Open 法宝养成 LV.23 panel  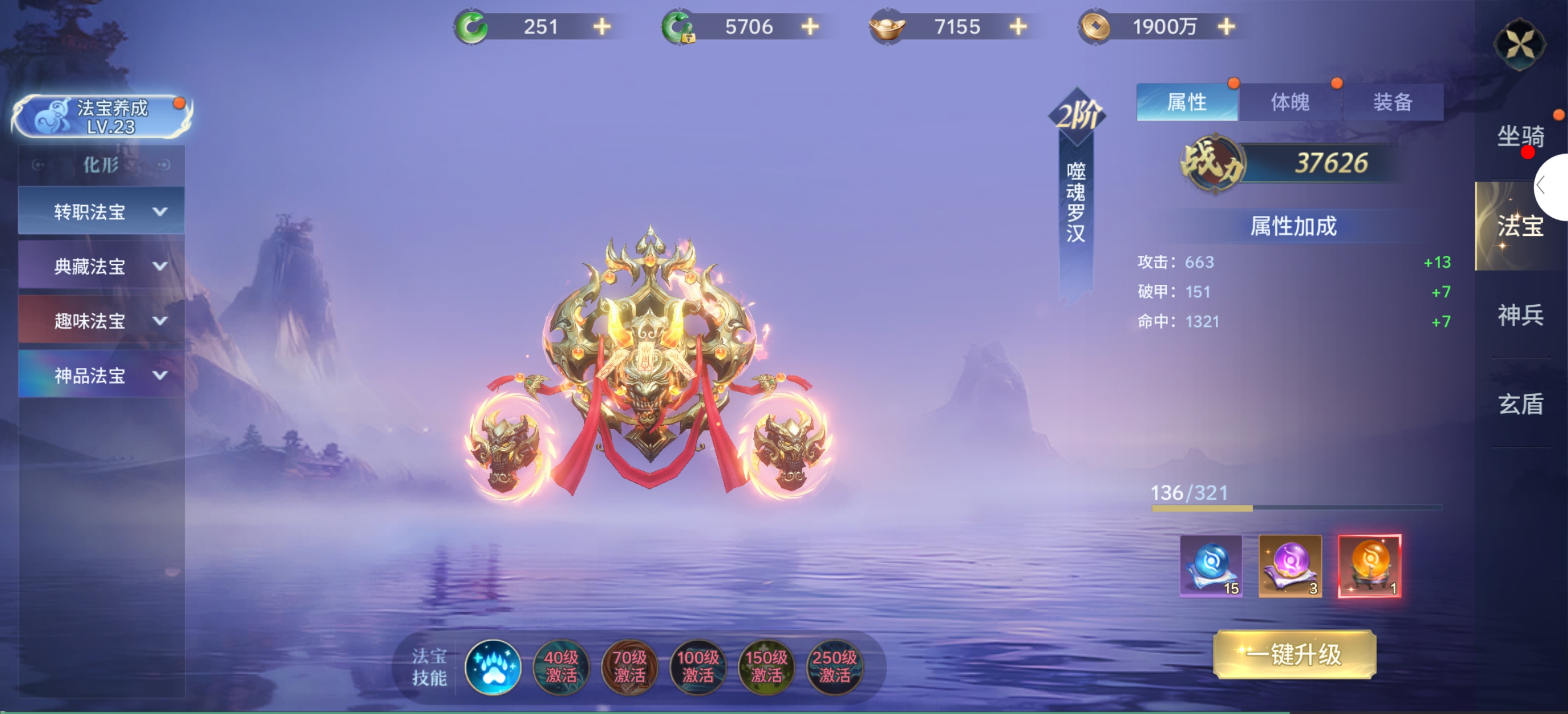coord(102,117)
